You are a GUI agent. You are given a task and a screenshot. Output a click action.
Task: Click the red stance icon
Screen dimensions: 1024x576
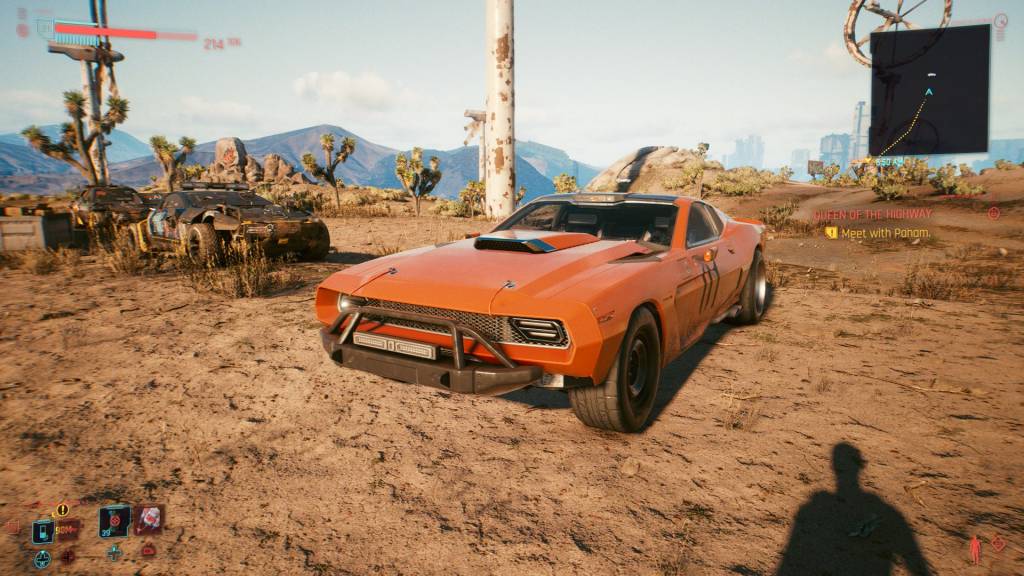point(975,548)
